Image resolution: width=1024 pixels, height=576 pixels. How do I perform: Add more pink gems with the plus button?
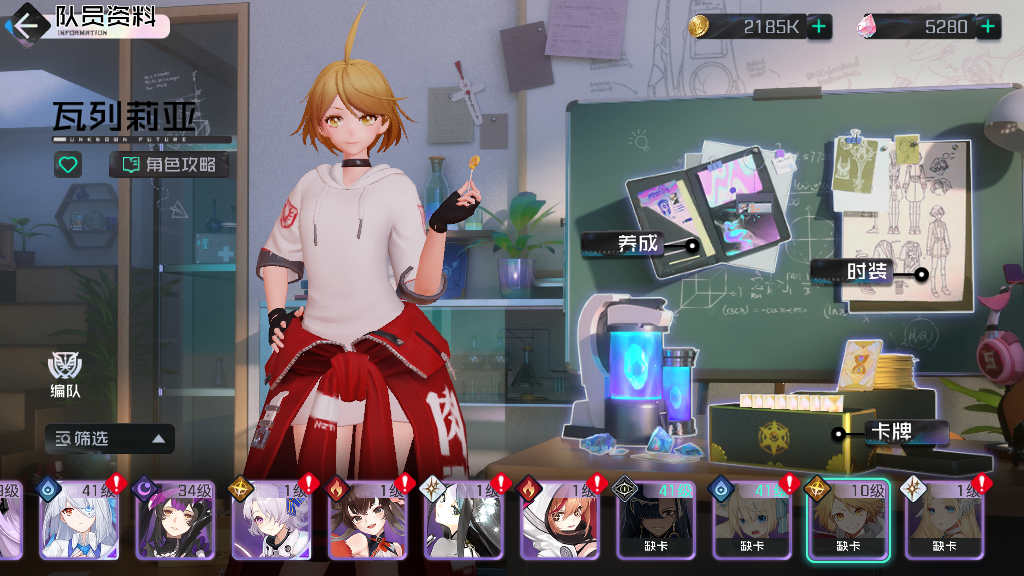pos(988,27)
